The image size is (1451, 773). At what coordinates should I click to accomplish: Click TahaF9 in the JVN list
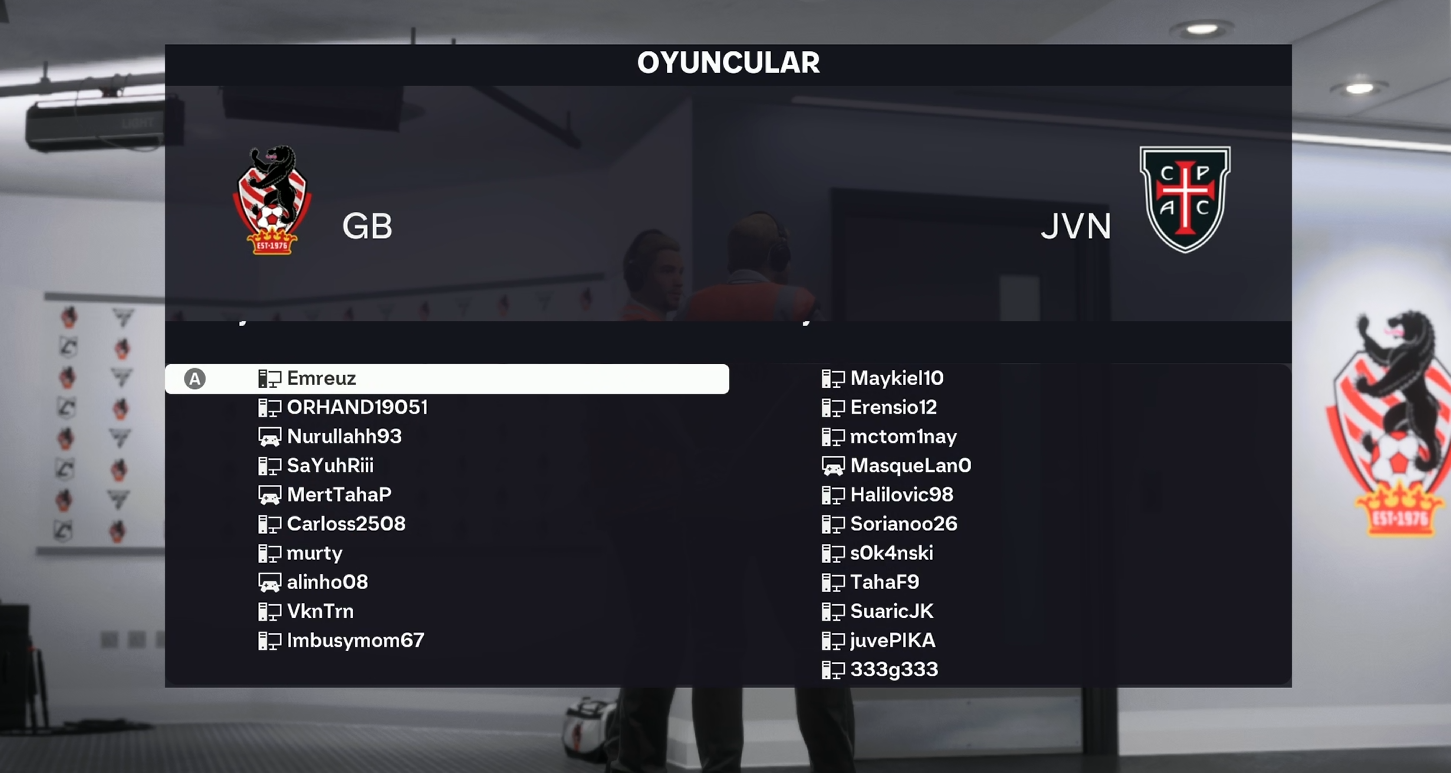884,582
